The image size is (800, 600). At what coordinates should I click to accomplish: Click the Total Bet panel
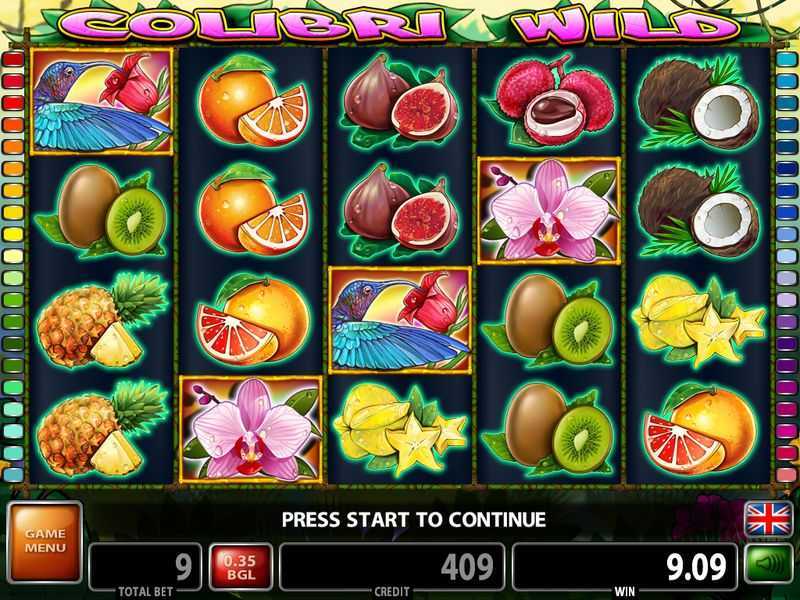[146, 568]
